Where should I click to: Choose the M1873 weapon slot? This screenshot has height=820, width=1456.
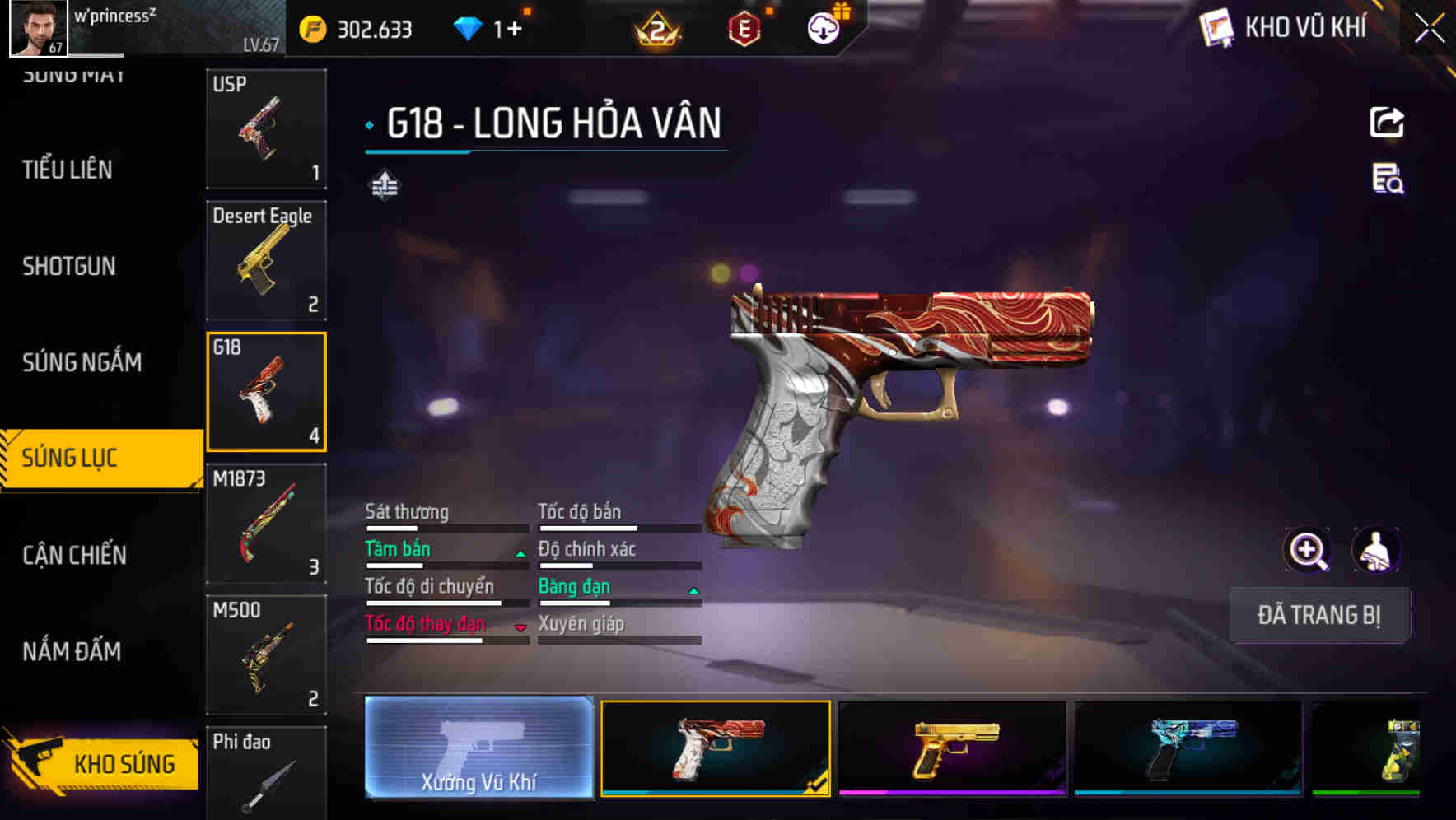pos(266,524)
